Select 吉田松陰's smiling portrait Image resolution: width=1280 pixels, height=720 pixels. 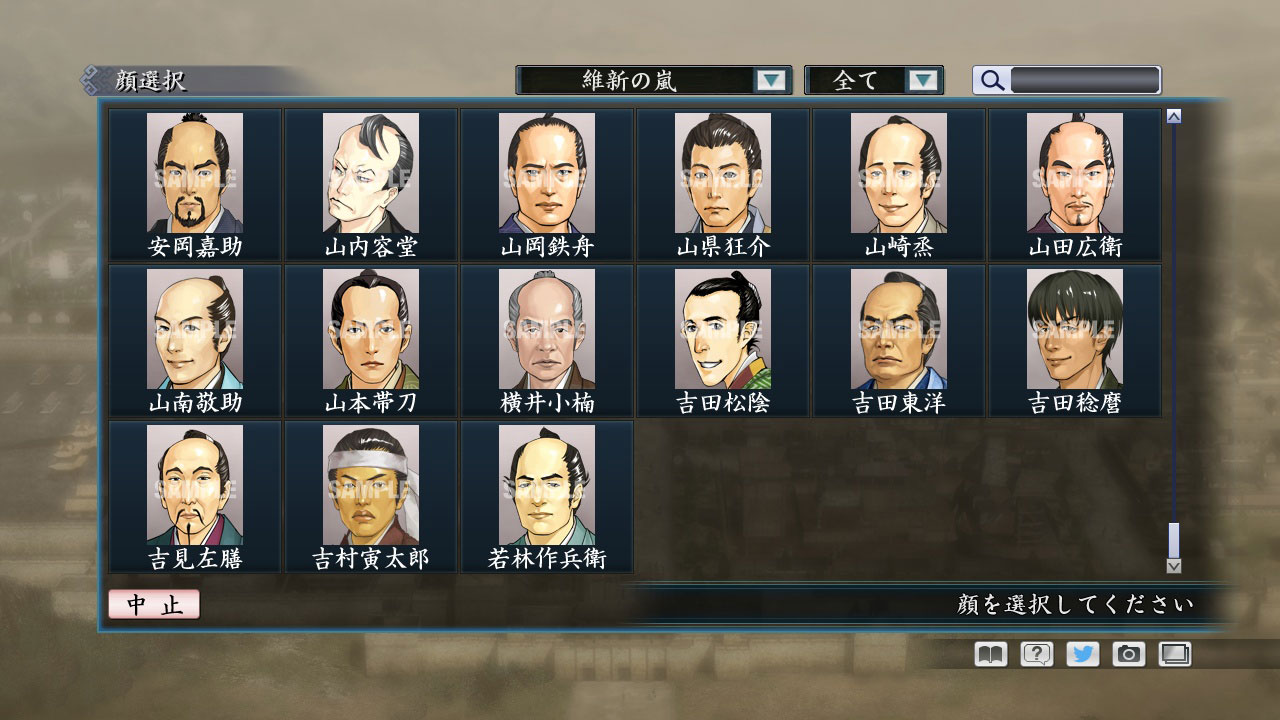click(x=723, y=330)
